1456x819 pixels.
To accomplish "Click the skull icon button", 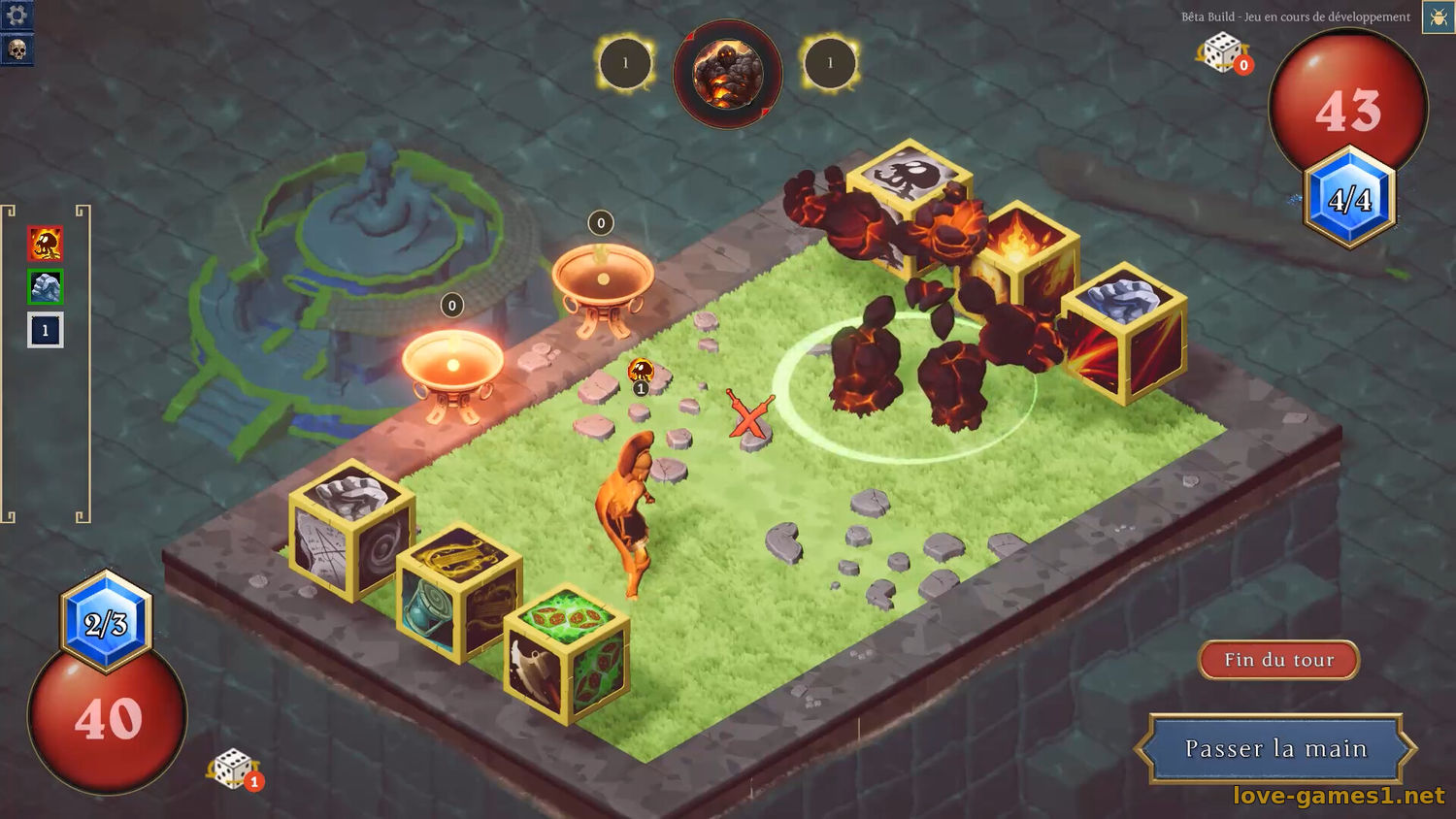I will (x=17, y=49).
